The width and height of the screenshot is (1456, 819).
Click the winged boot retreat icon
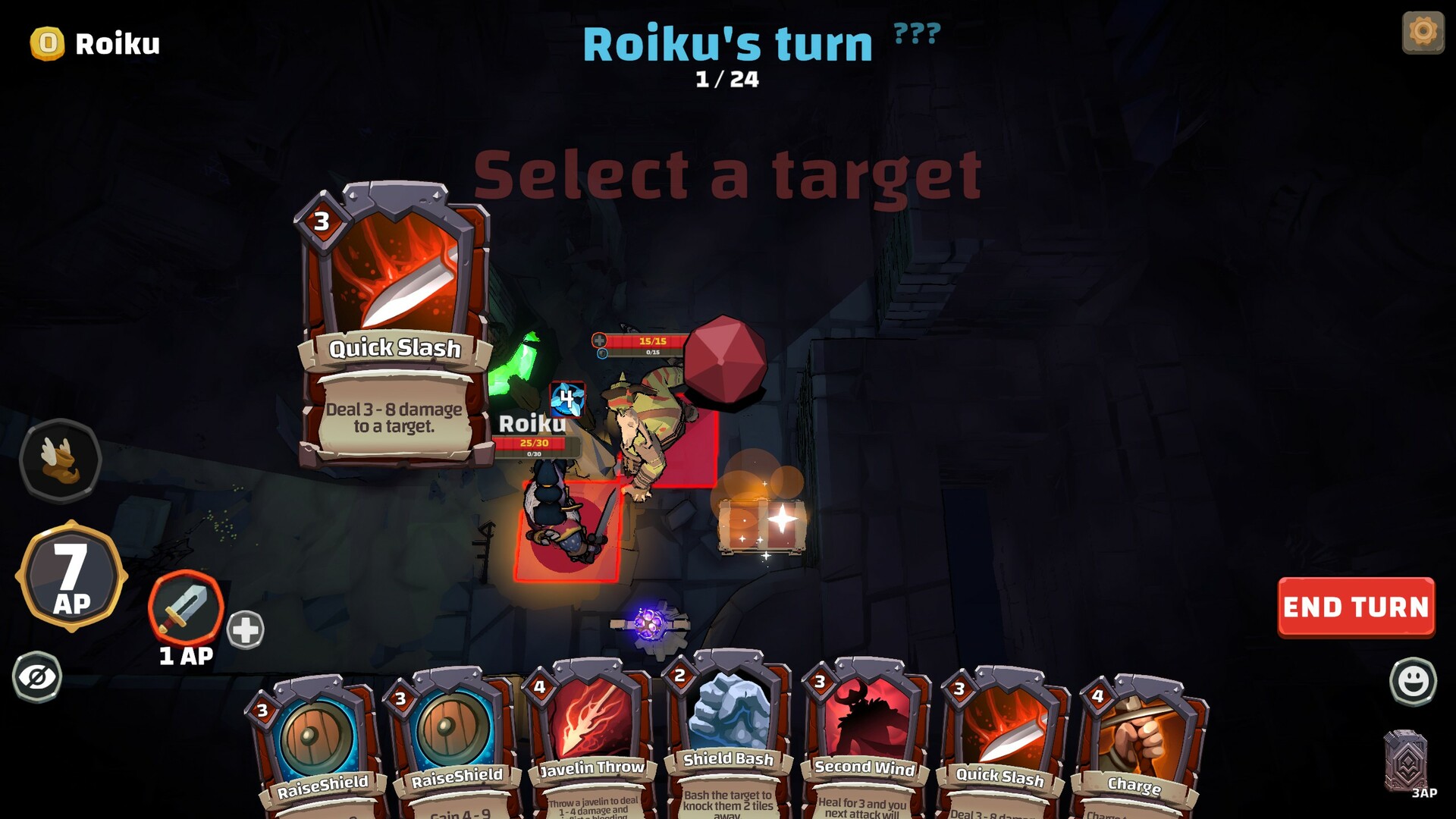point(61,461)
